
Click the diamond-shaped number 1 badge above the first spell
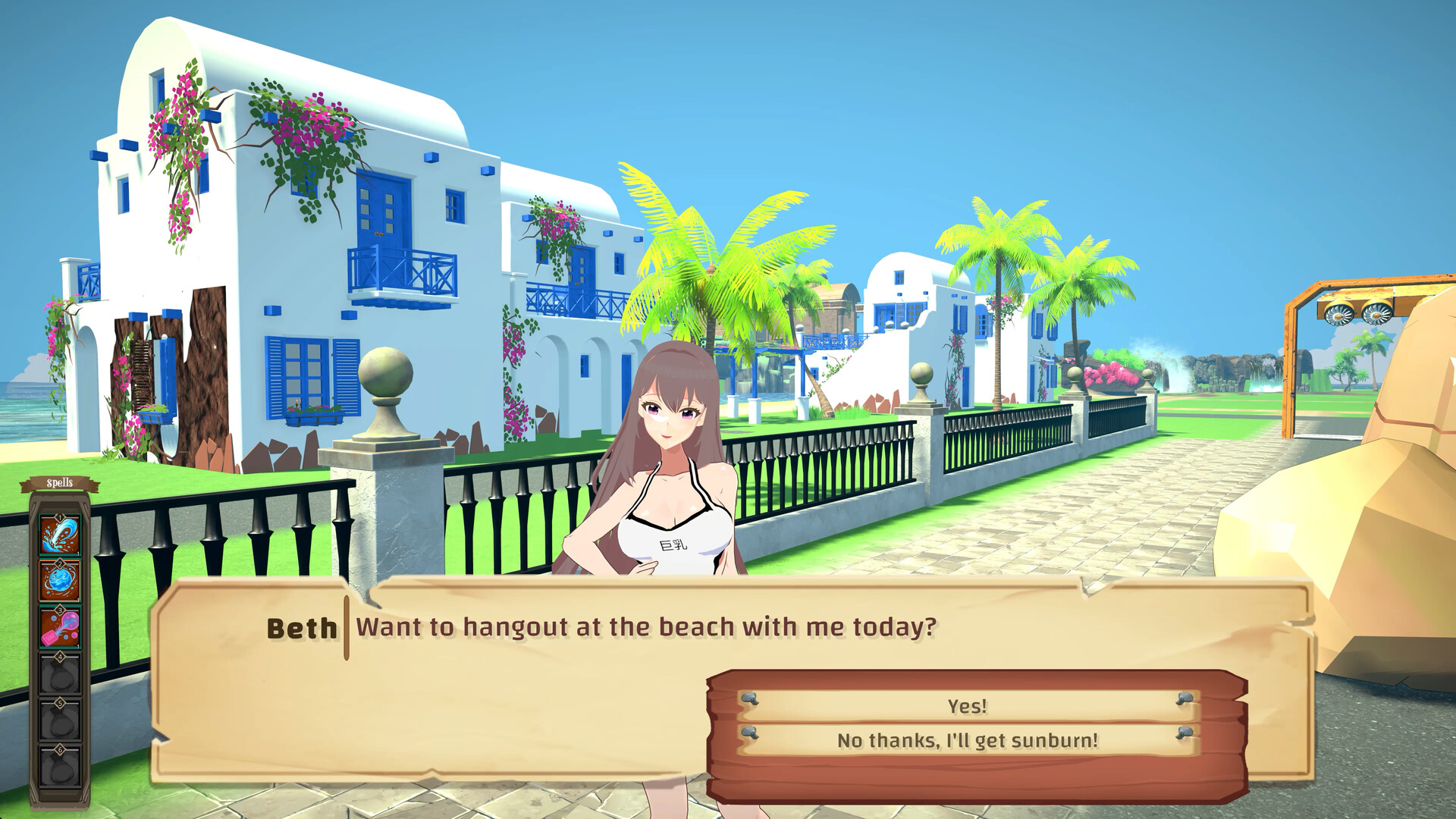[x=59, y=518]
